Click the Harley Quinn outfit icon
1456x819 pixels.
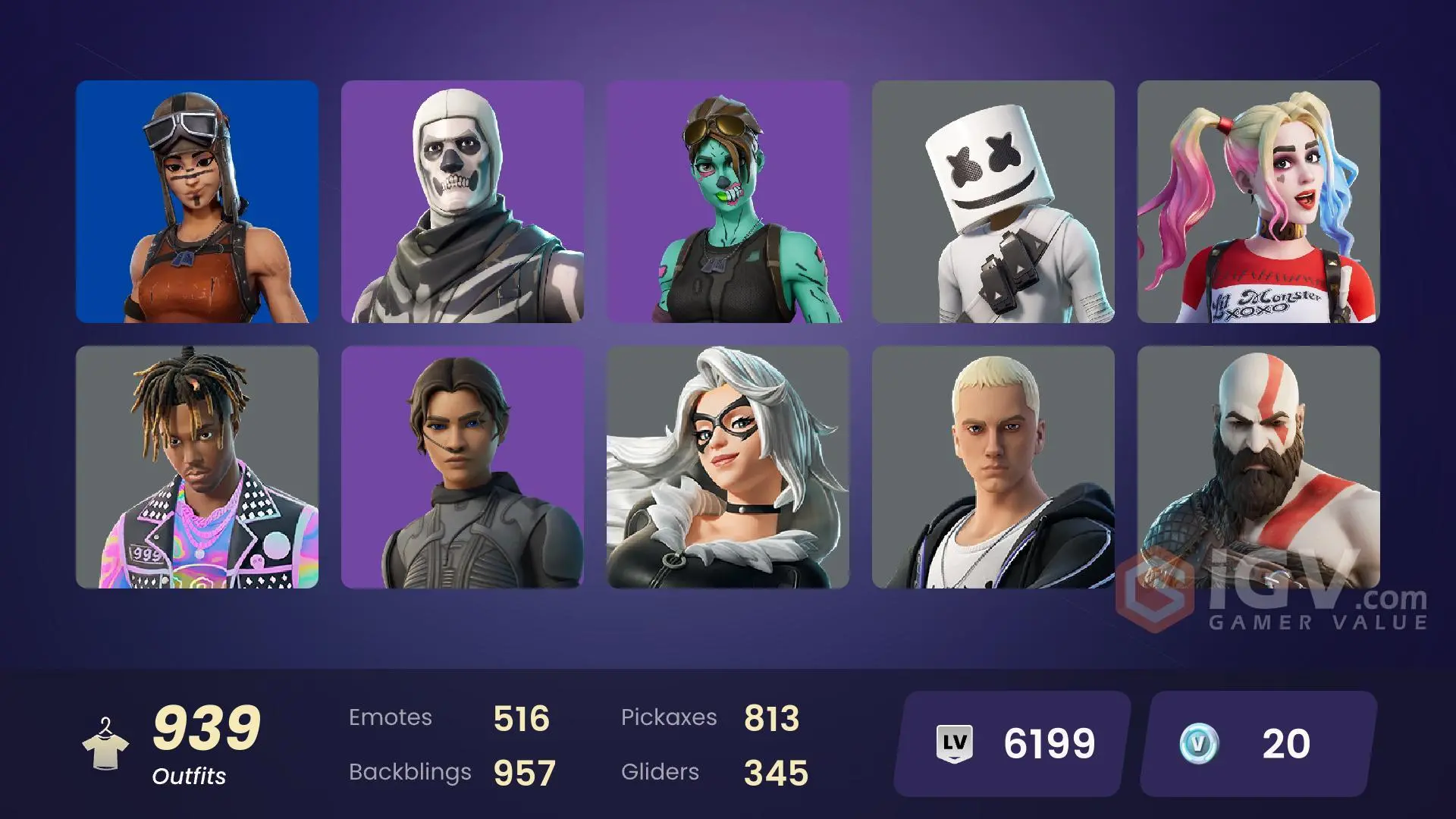[1257, 203]
